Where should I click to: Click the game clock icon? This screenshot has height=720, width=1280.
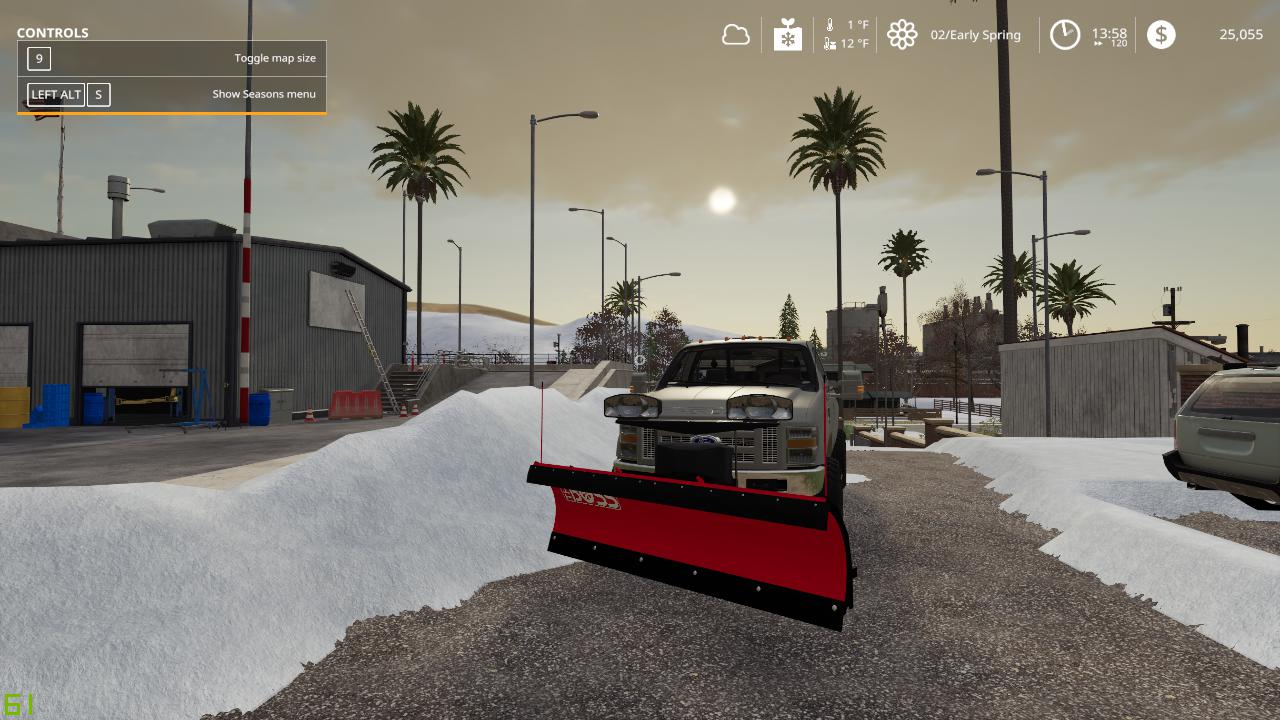[1064, 35]
